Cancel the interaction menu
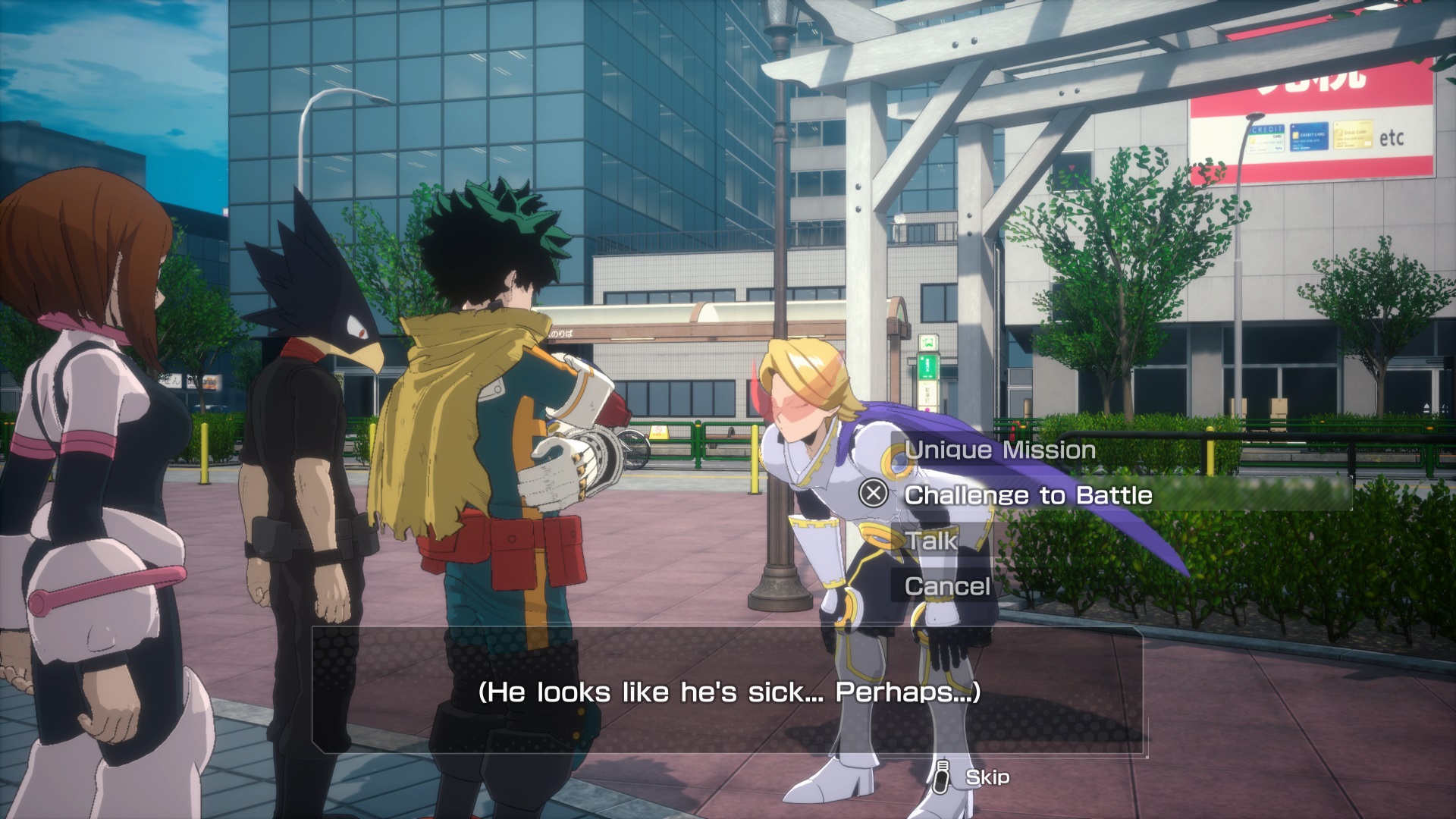The width and height of the screenshot is (1456, 819). coord(948,586)
